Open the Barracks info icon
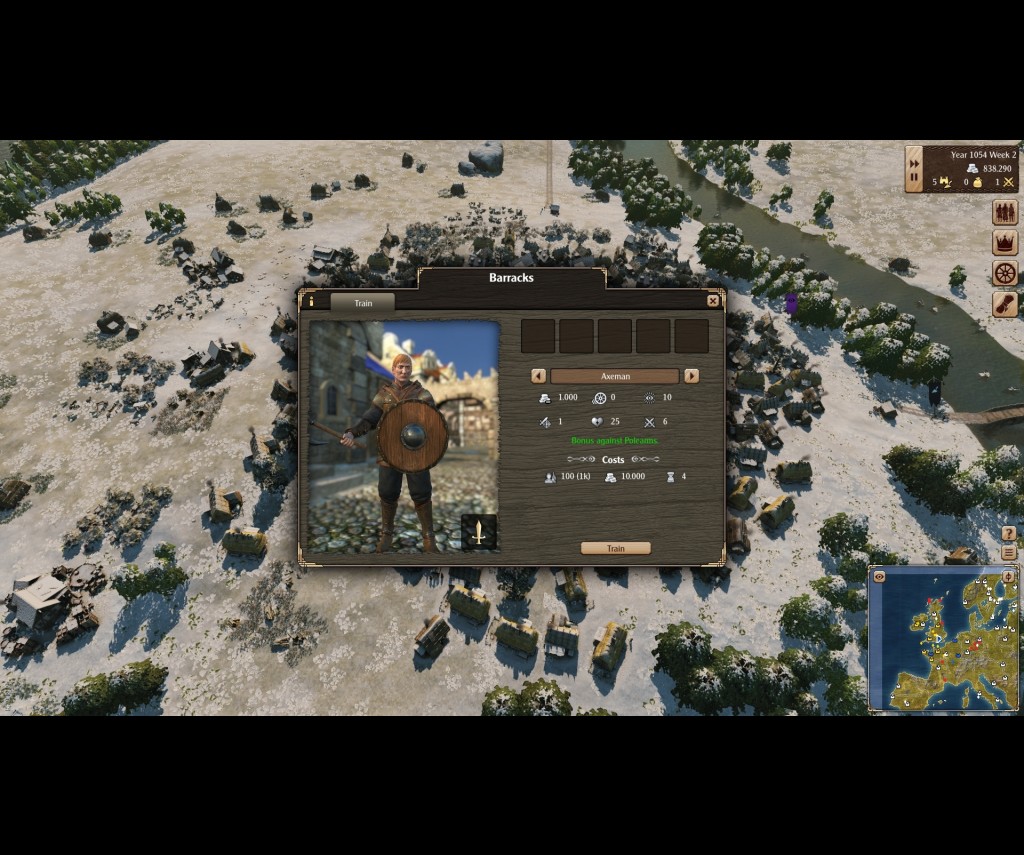The height and width of the screenshot is (855, 1024). (x=310, y=301)
